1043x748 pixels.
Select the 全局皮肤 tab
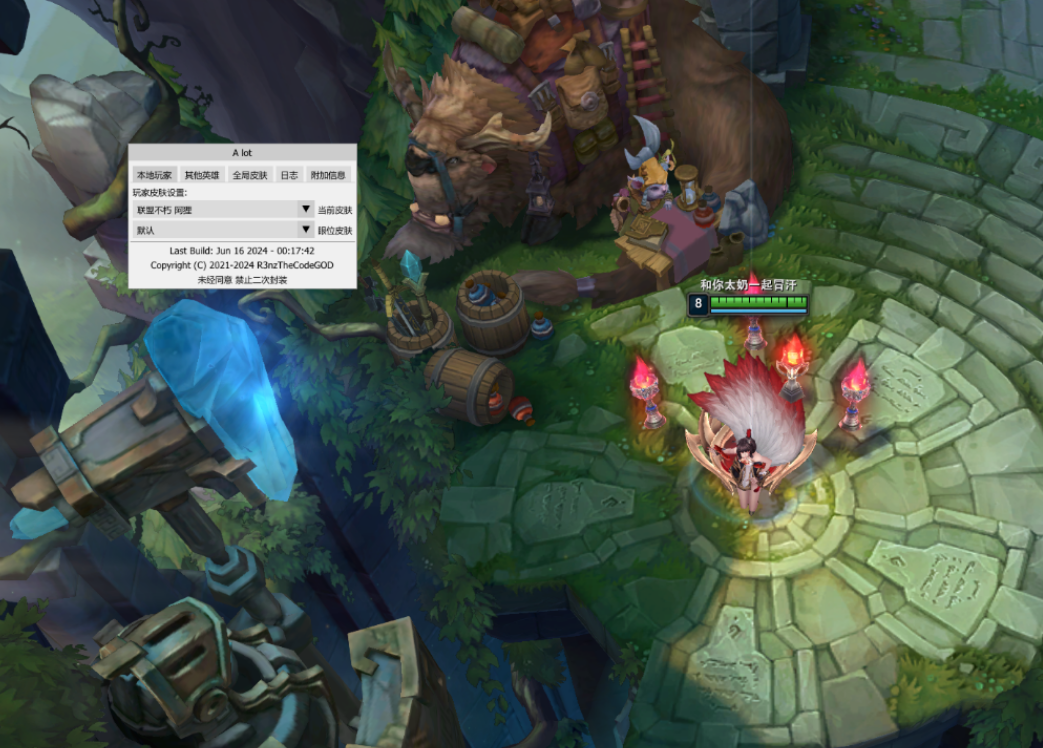click(250, 175)
